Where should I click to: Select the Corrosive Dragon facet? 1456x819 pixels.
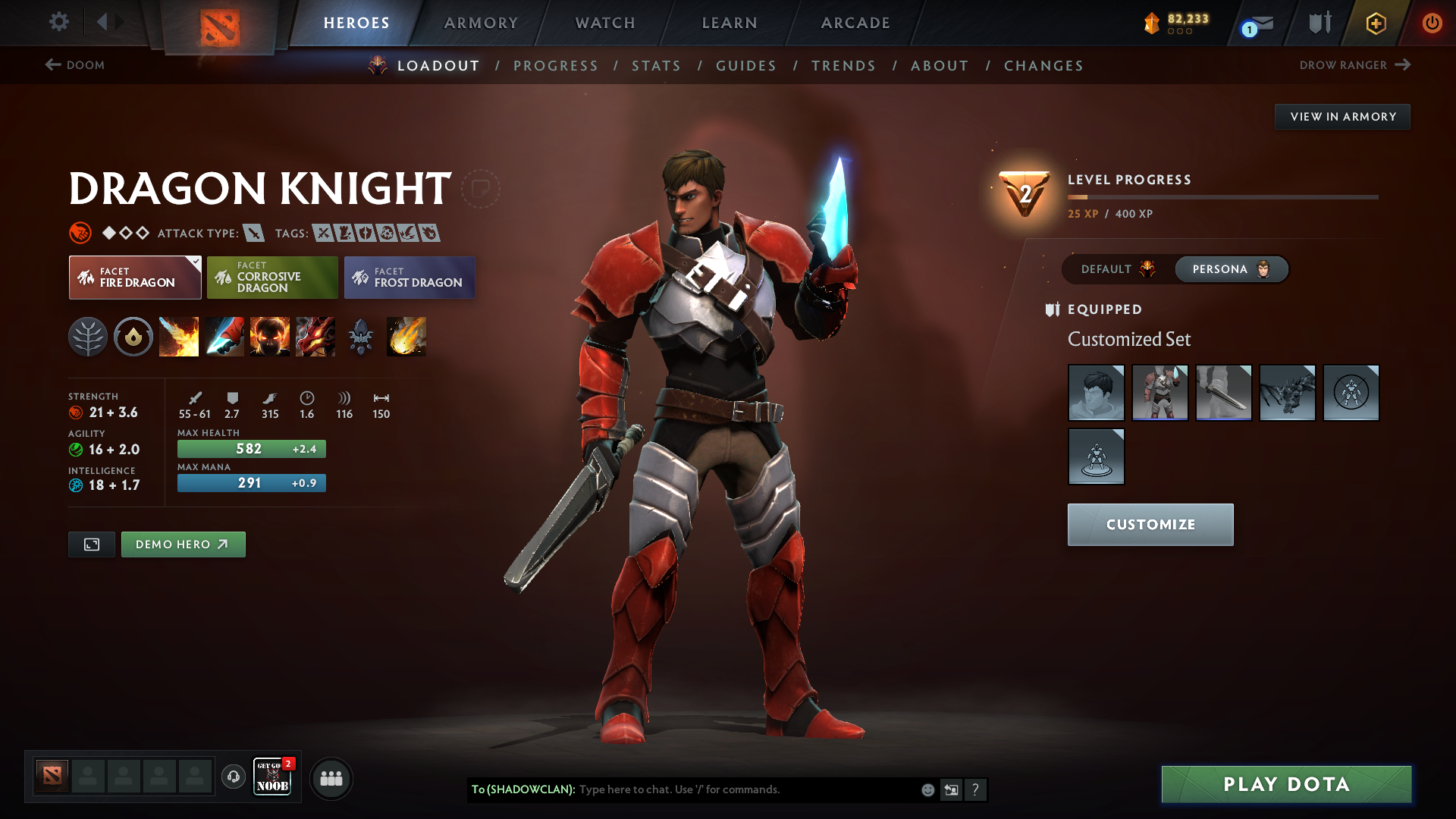coord(272,277)
